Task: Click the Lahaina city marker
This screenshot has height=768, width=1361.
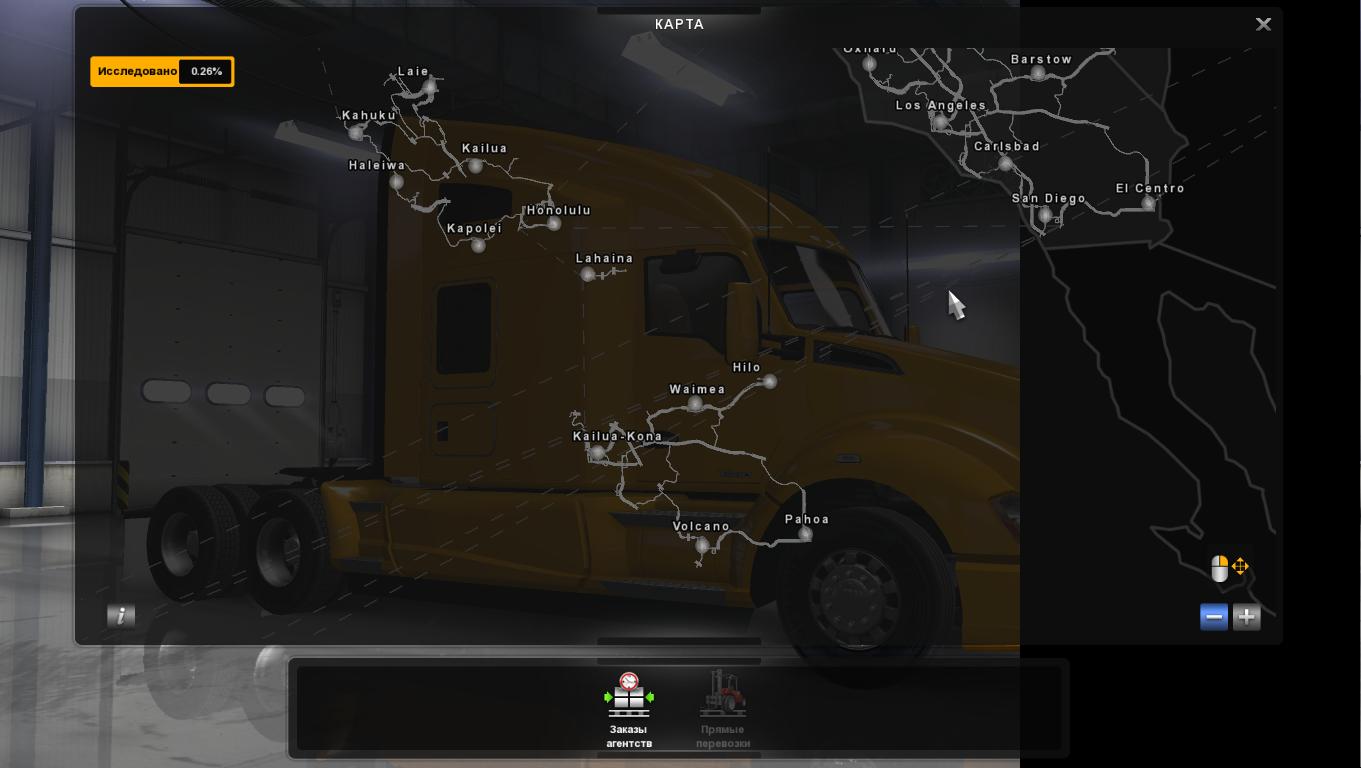Action: coord(587,273)
